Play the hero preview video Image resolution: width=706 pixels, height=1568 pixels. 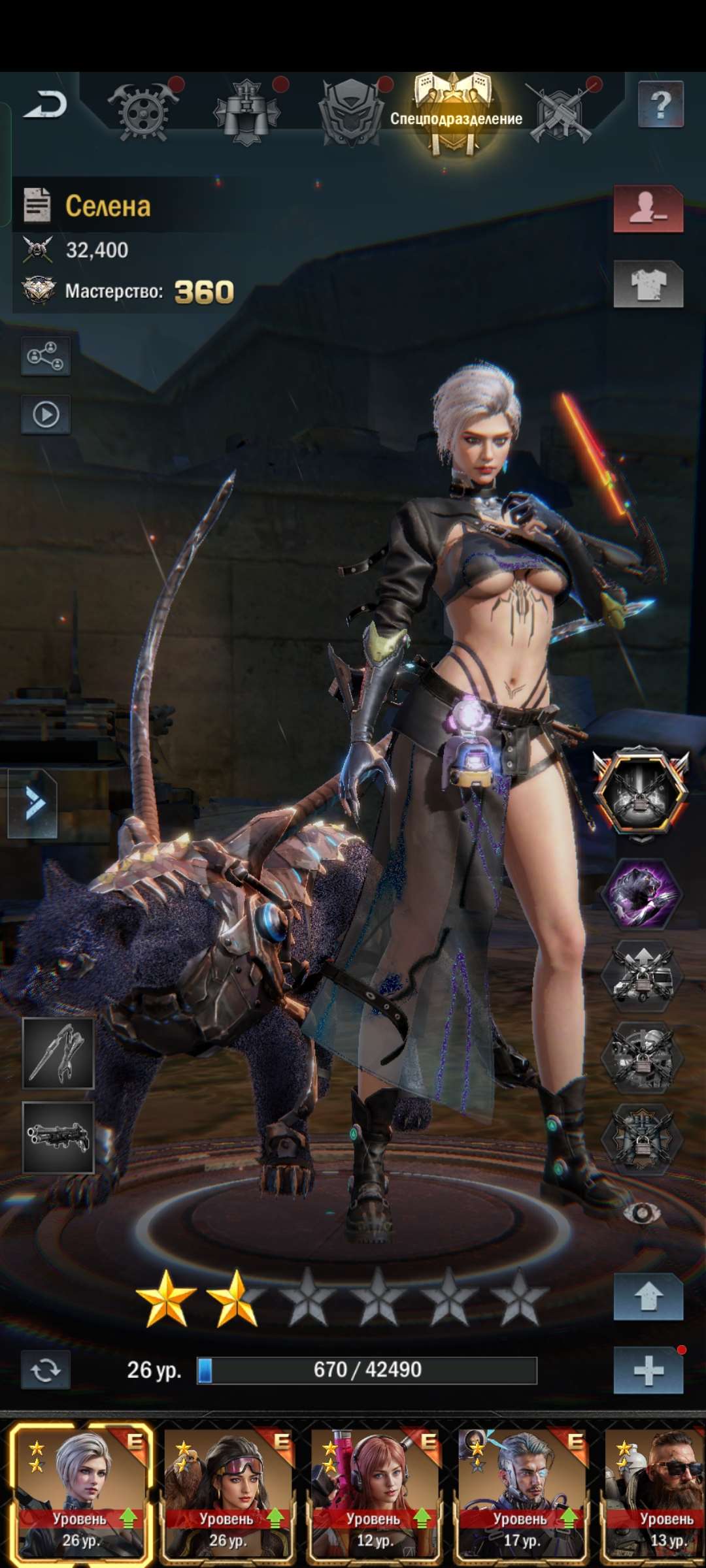tap(46, 414)
